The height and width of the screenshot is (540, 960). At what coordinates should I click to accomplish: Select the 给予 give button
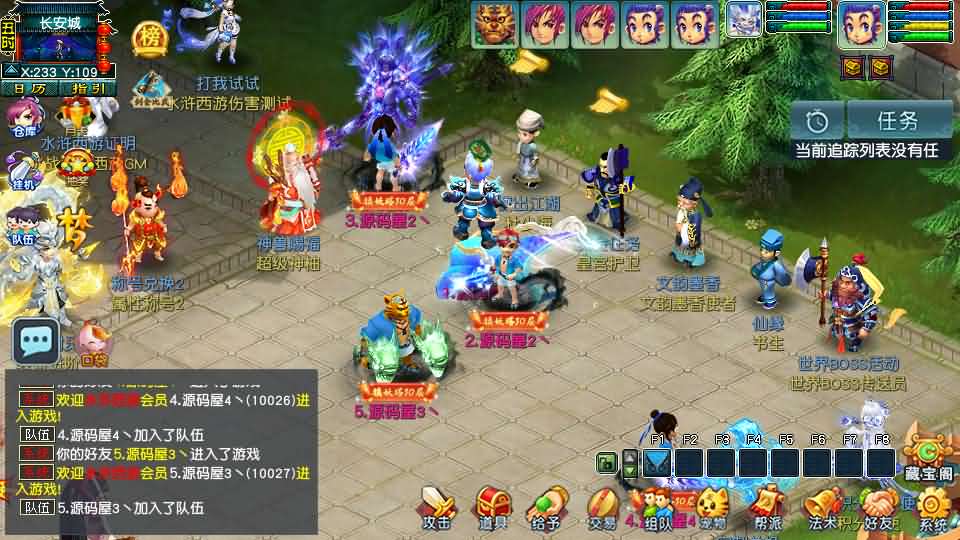(x=546, y=505)
